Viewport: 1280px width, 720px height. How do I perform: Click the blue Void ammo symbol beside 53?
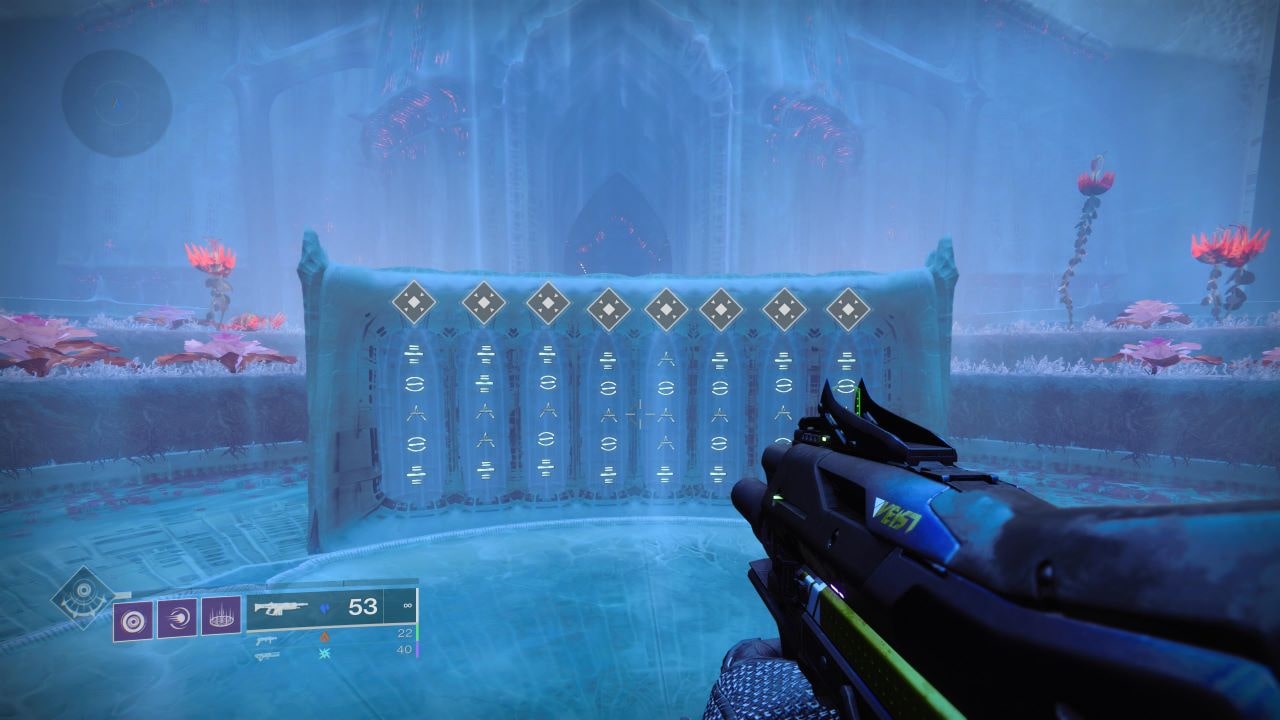click(x=325, y=607)
